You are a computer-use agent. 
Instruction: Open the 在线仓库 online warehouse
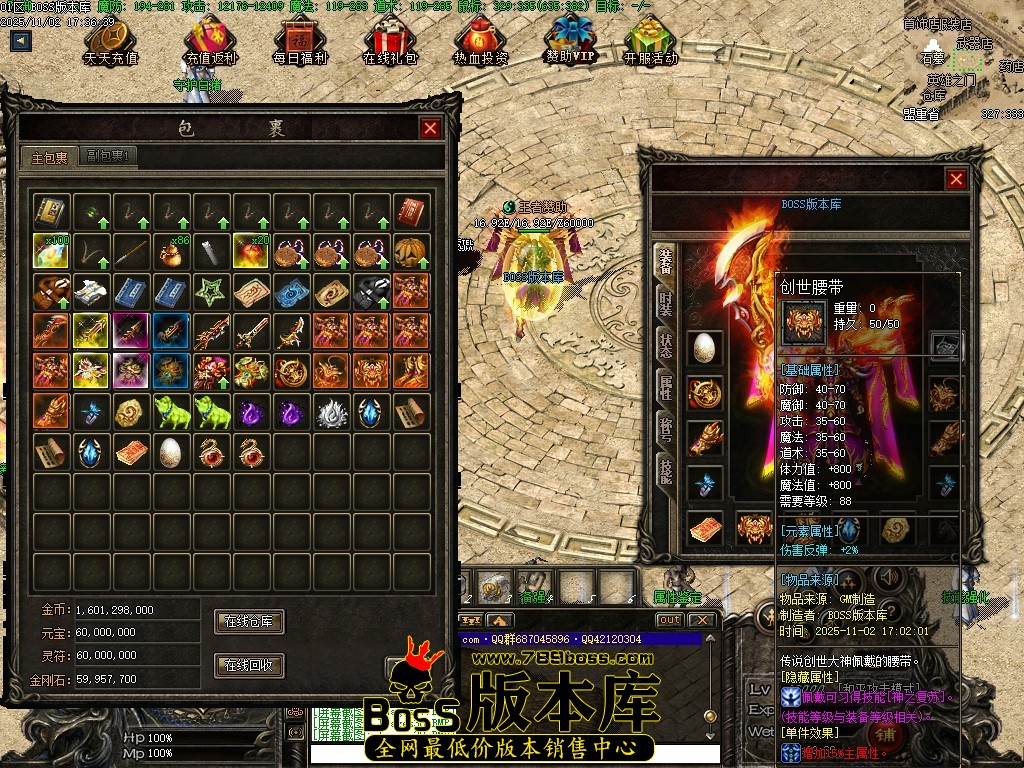coord(249,621)
